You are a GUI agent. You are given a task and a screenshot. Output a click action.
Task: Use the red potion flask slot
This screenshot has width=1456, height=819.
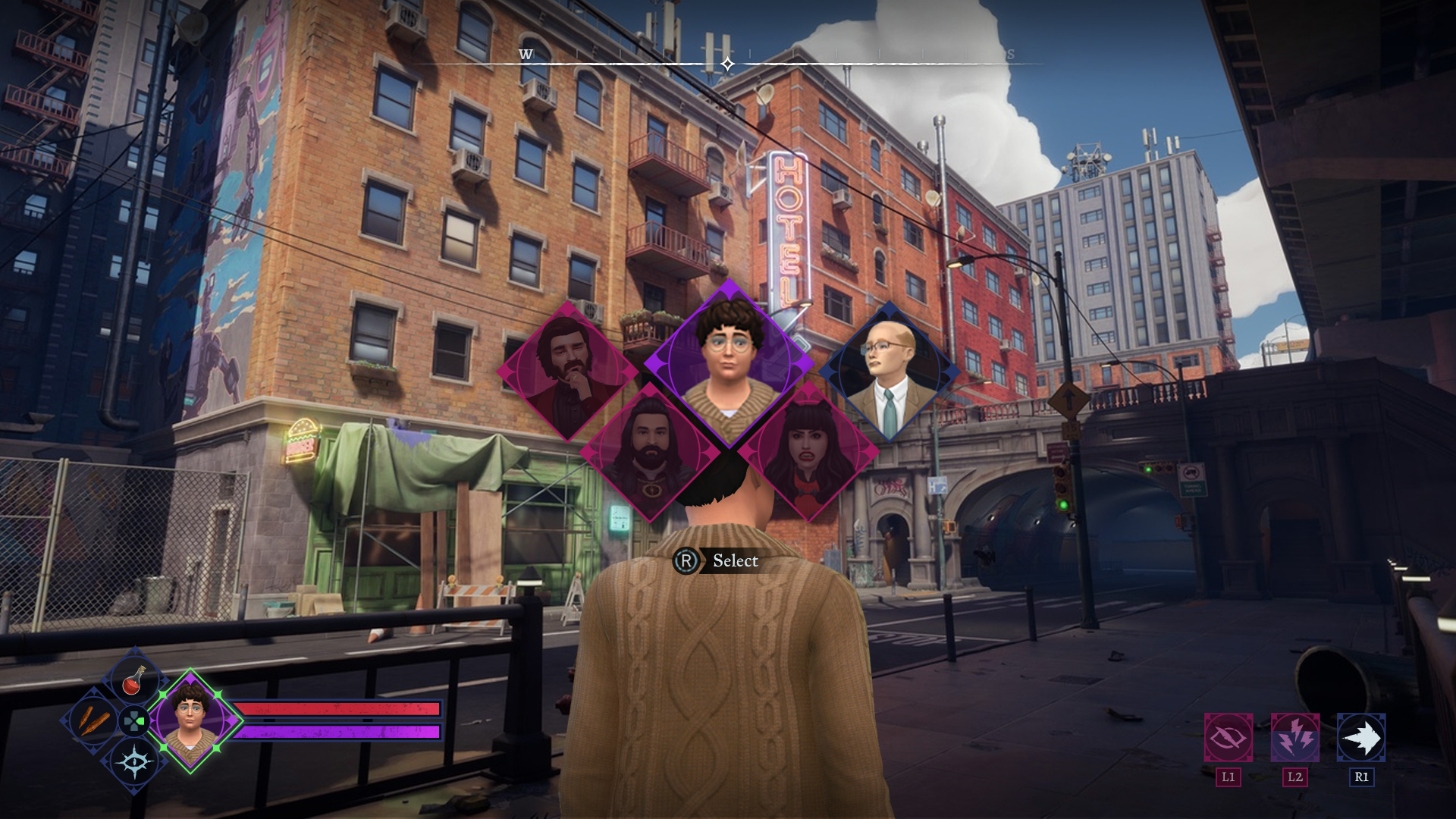tap(134, 679)
